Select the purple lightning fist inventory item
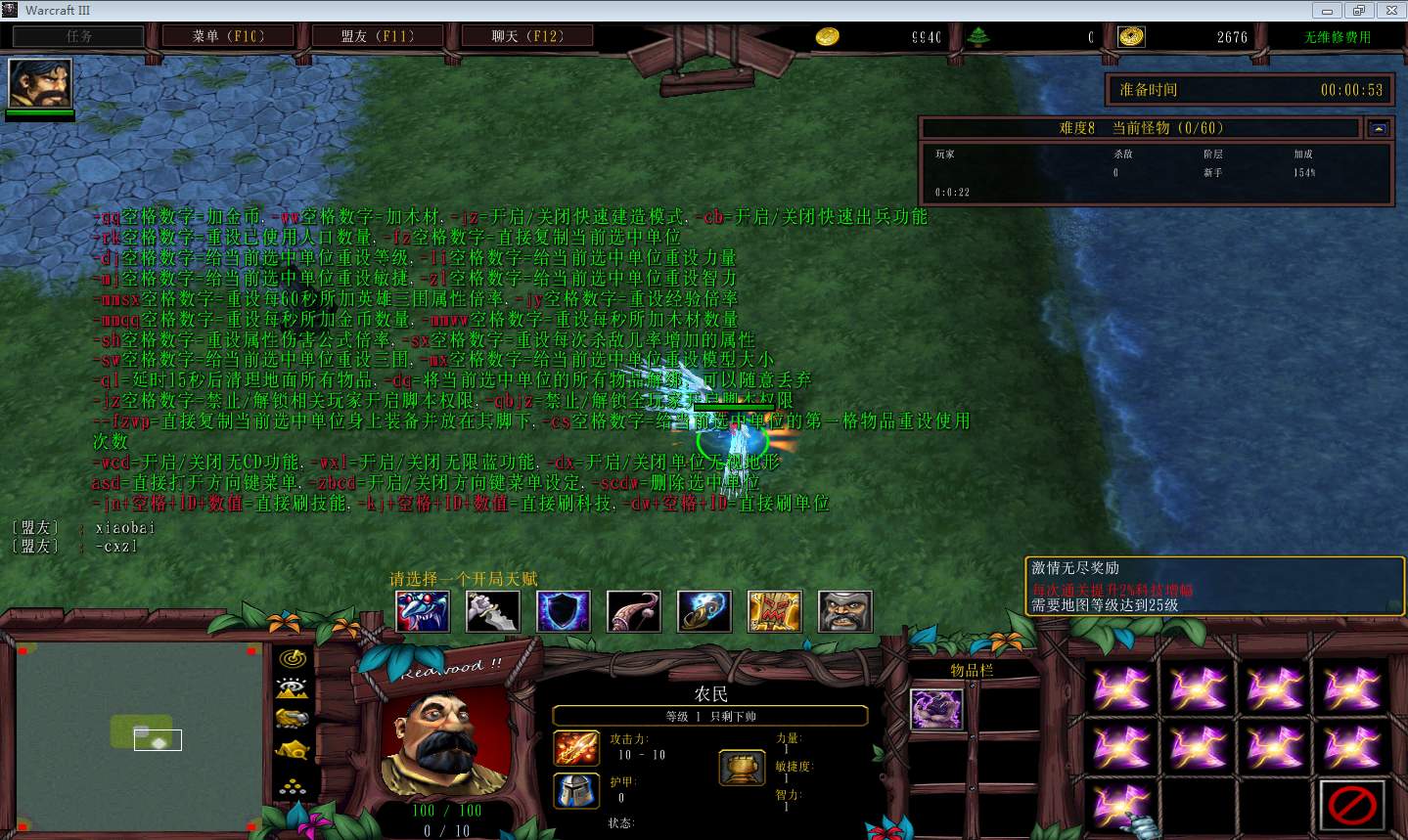The image size is (1408, 840). coord(936,709)
